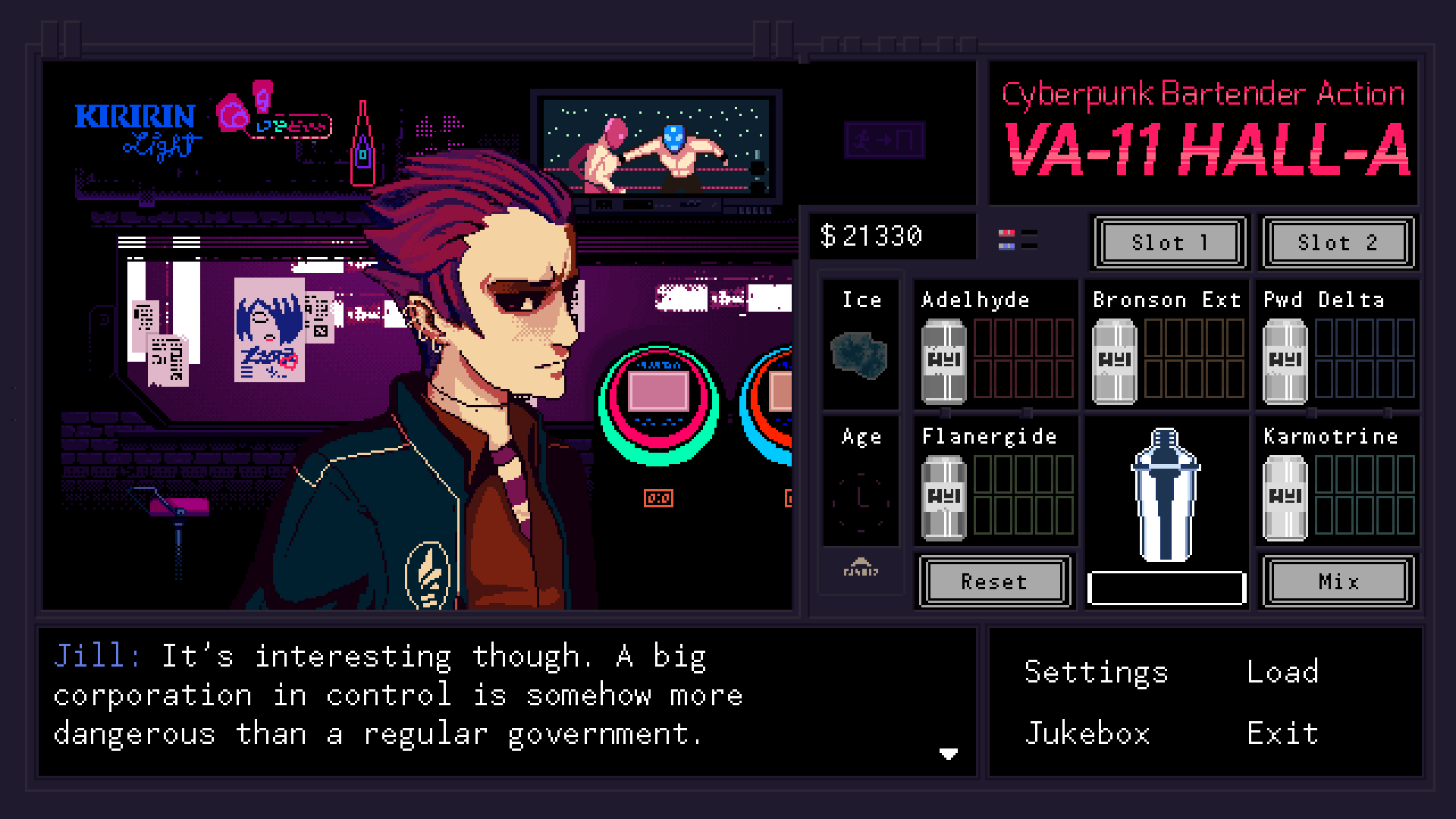Open the Load menu
The image size is (1456, 819).
[1282, 672]
